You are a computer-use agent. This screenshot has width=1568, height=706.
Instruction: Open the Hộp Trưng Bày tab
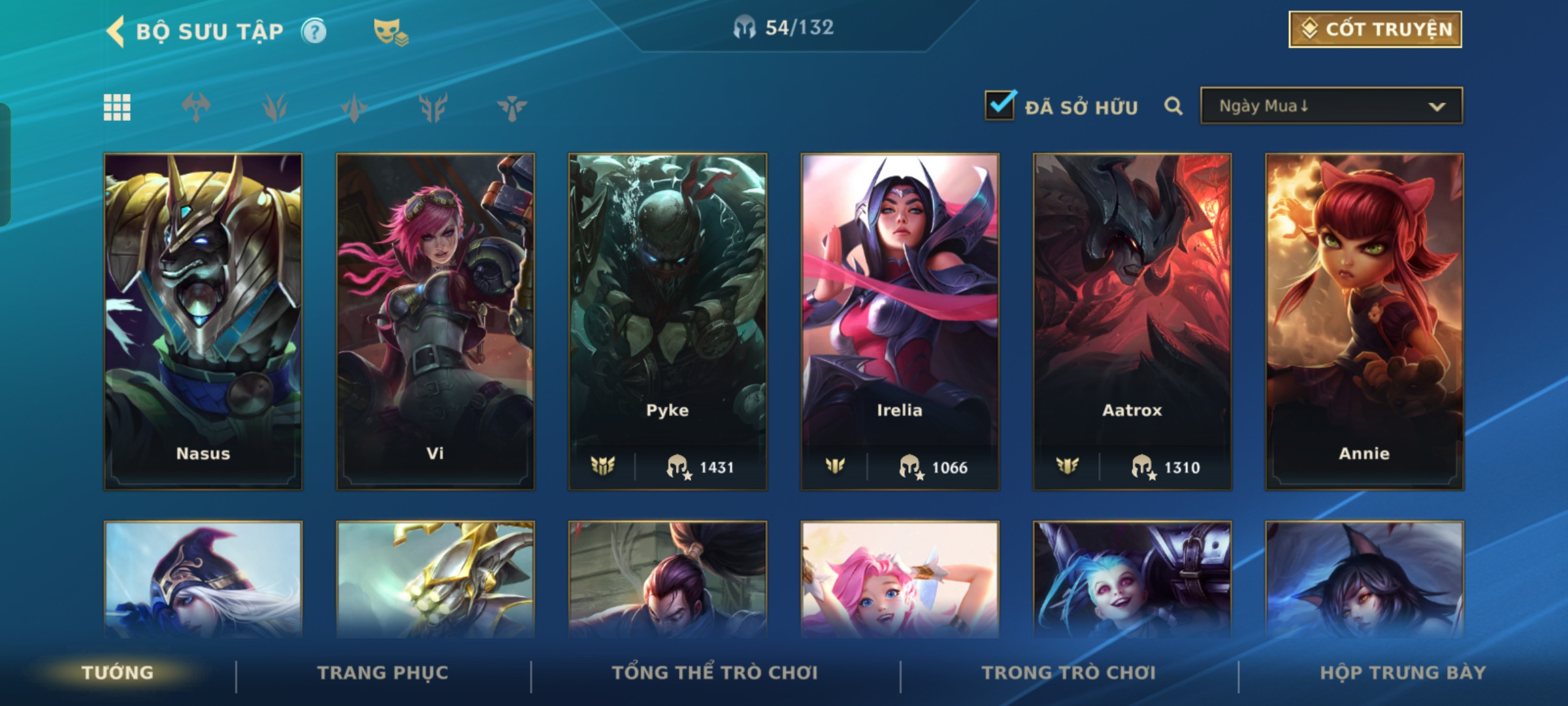pos(1403,673)
